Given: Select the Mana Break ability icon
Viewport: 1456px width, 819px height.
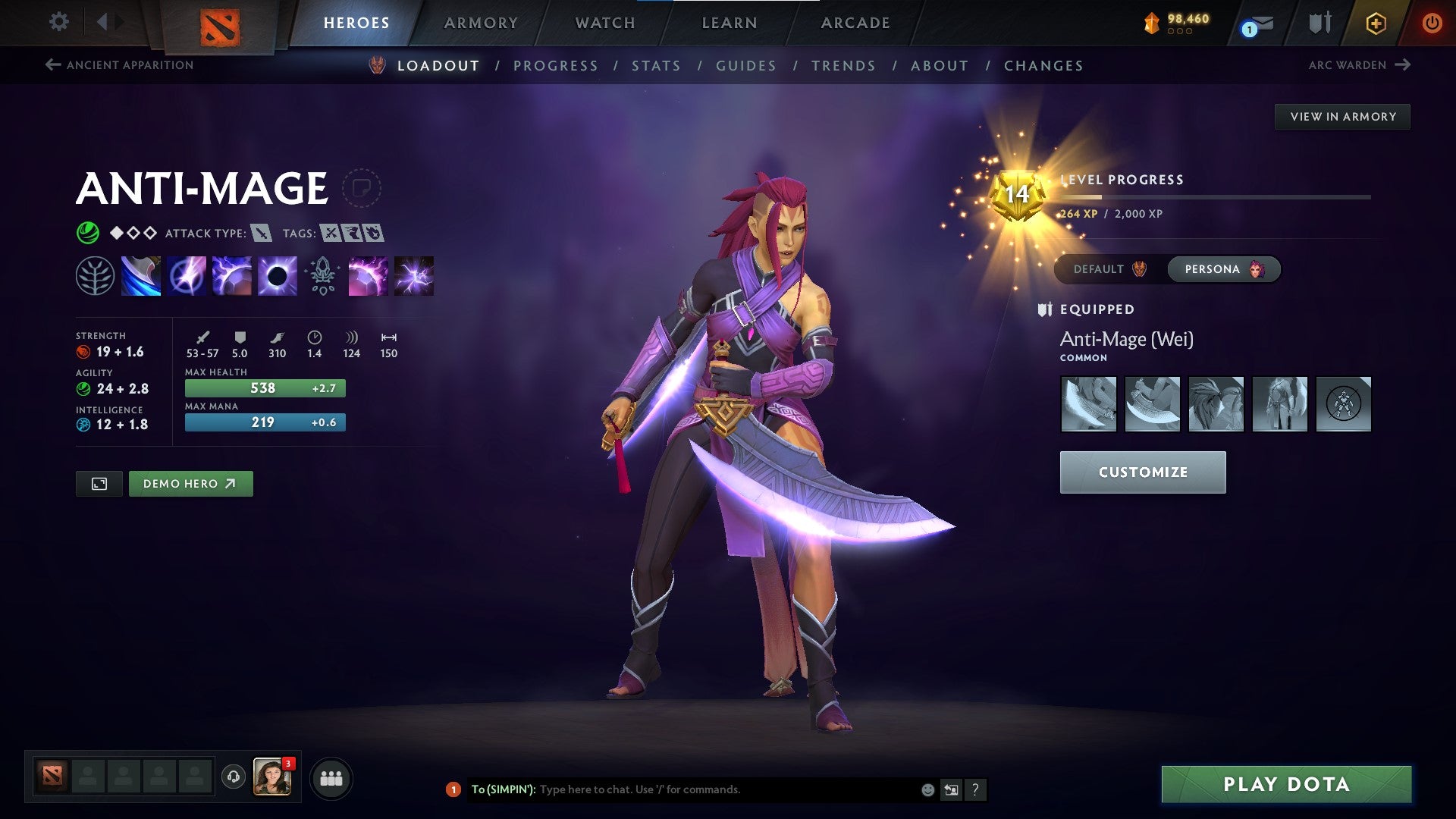Looking at the screenshot, I should click(141, 276).
